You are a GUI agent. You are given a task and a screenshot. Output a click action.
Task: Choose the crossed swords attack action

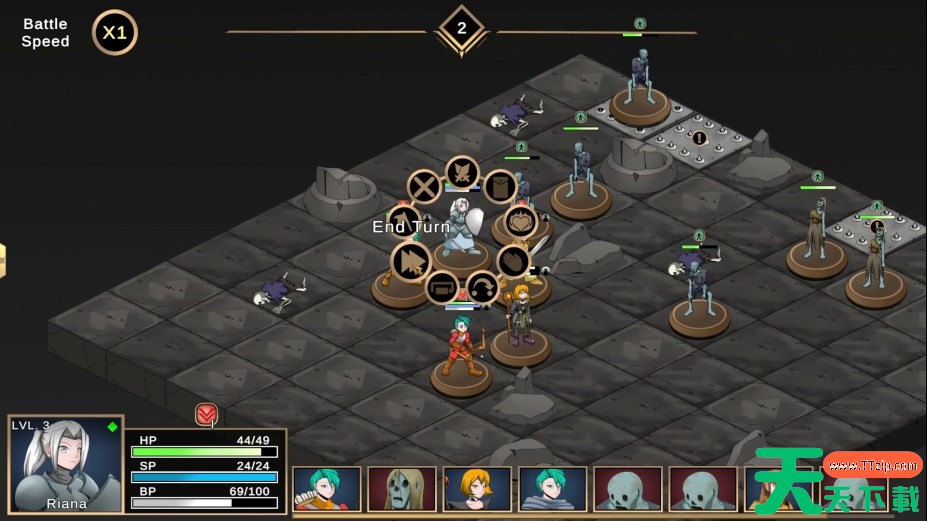(x=463, y=173)
